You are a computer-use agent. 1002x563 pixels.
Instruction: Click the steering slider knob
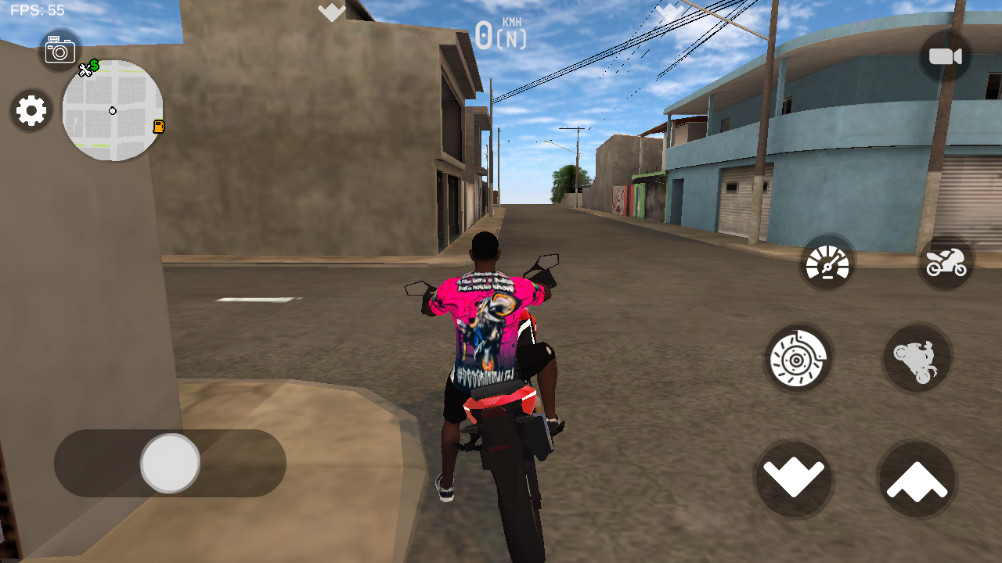click(170, 463)
